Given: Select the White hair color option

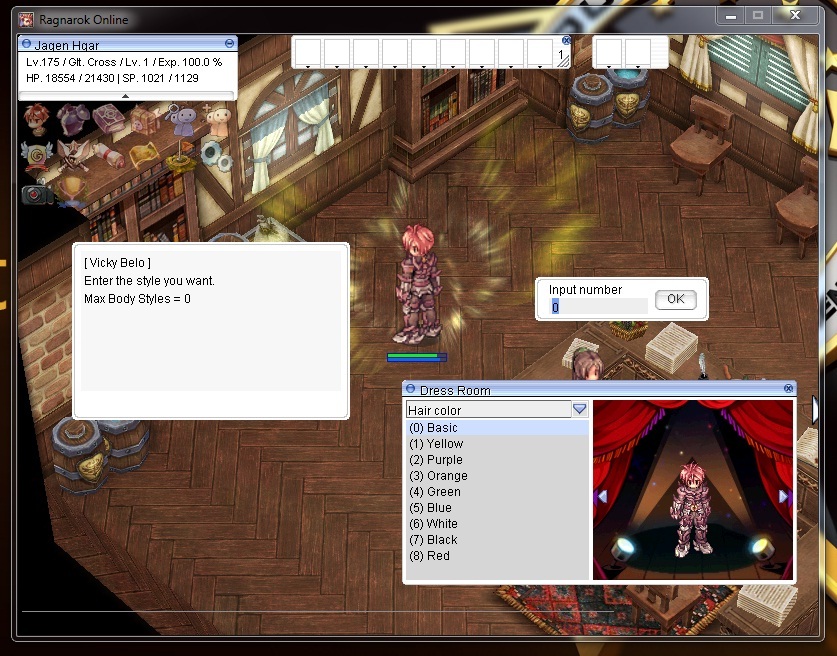Looking at the screenshot, I should pos(442,524).
